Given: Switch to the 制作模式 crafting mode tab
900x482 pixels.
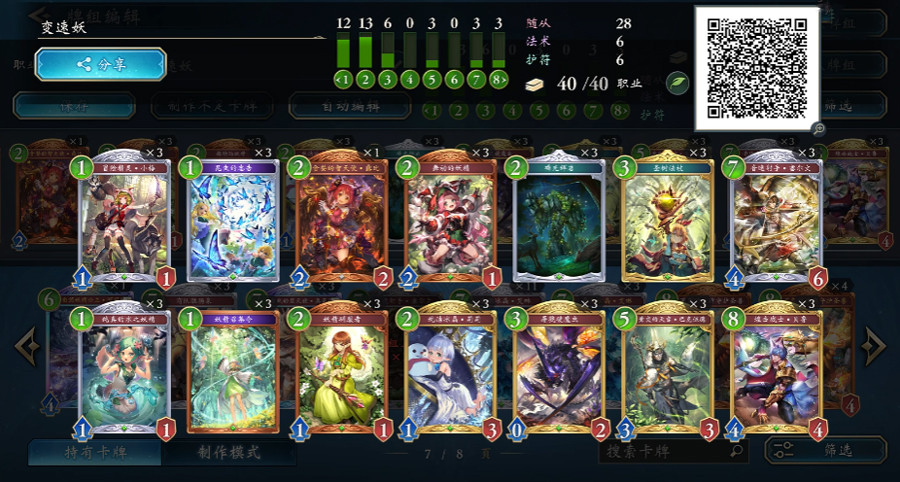Looking at the screenshot, I should pyautogui.click(x=229, y=452).
